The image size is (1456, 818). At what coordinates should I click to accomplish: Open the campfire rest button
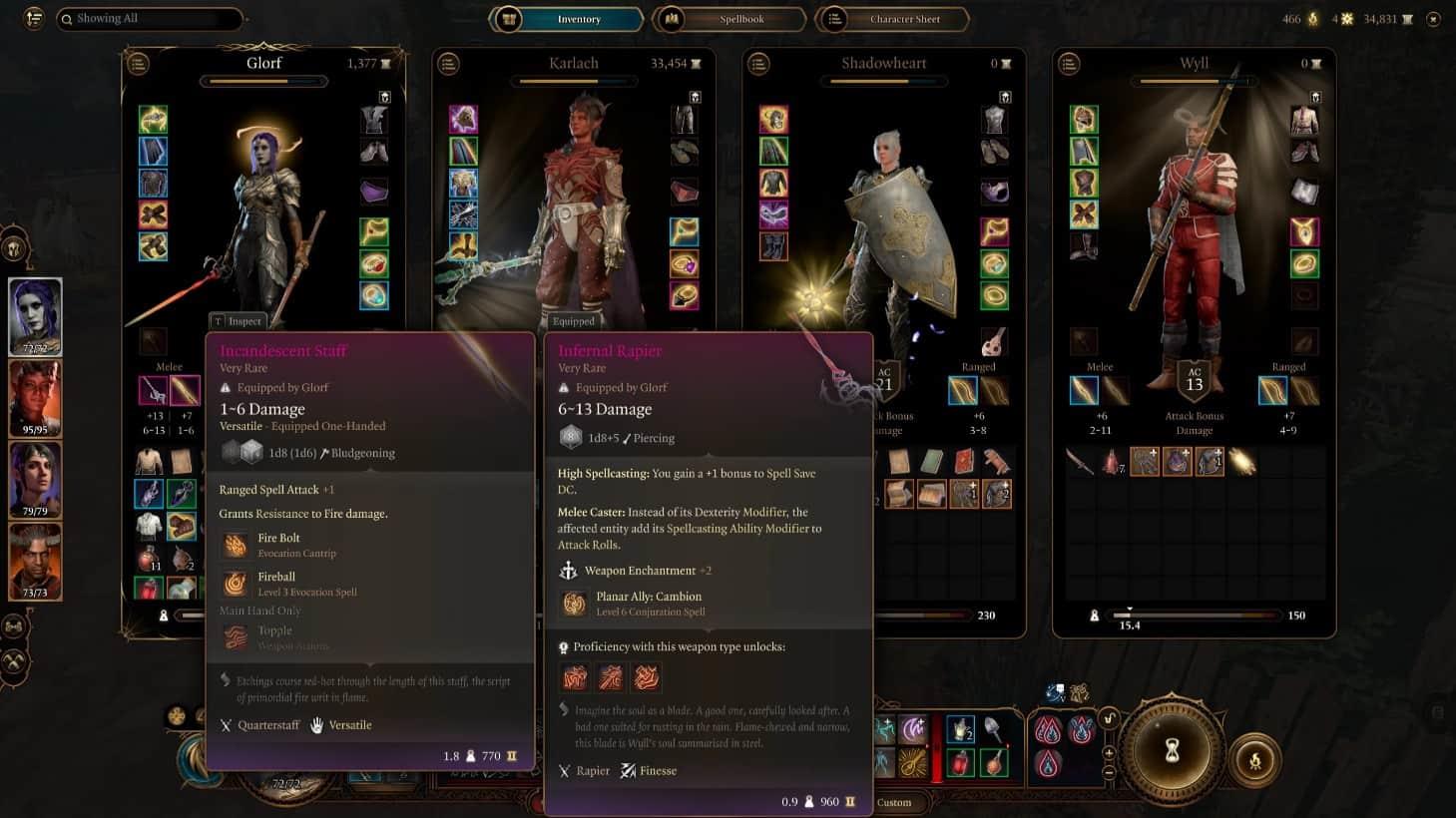pos(1254,761)
